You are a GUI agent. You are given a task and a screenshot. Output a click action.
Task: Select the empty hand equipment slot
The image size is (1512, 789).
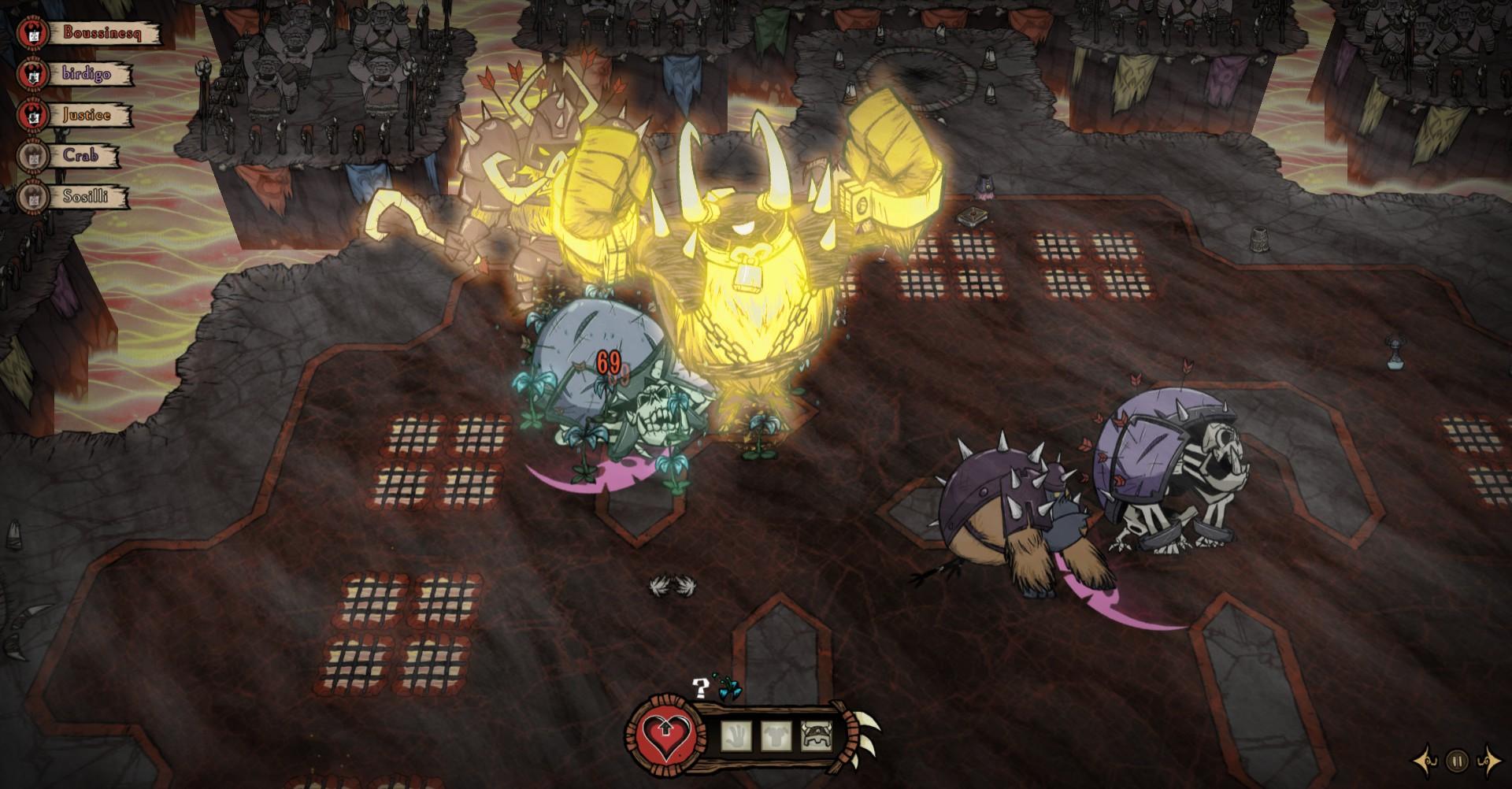[x=735, y=735]
